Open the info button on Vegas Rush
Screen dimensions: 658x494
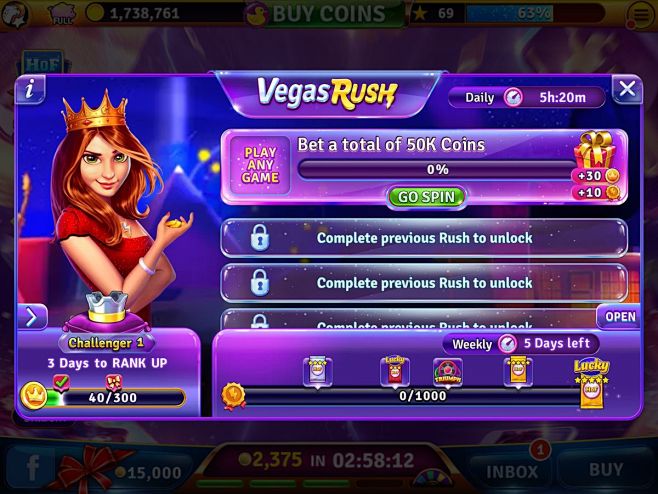click(x=31, y=89)
